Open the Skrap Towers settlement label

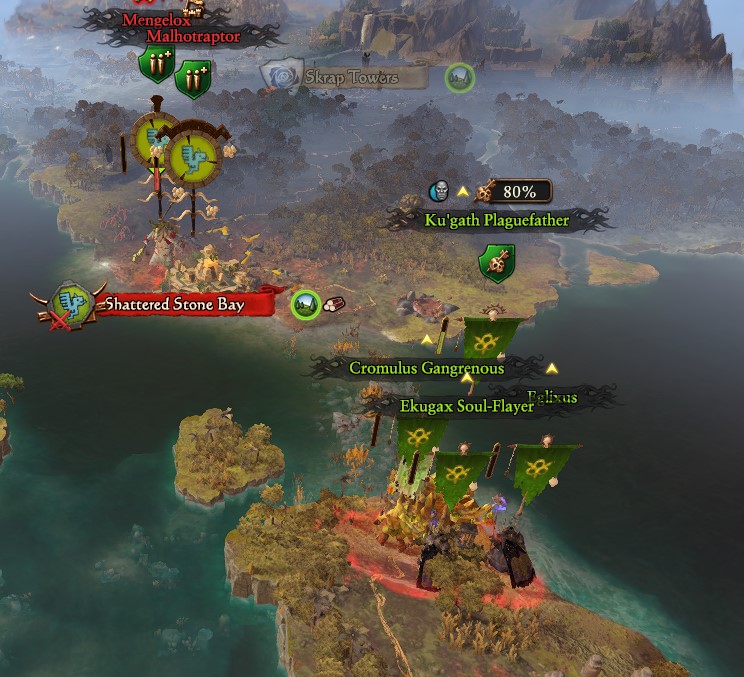[x=351, y=77]
